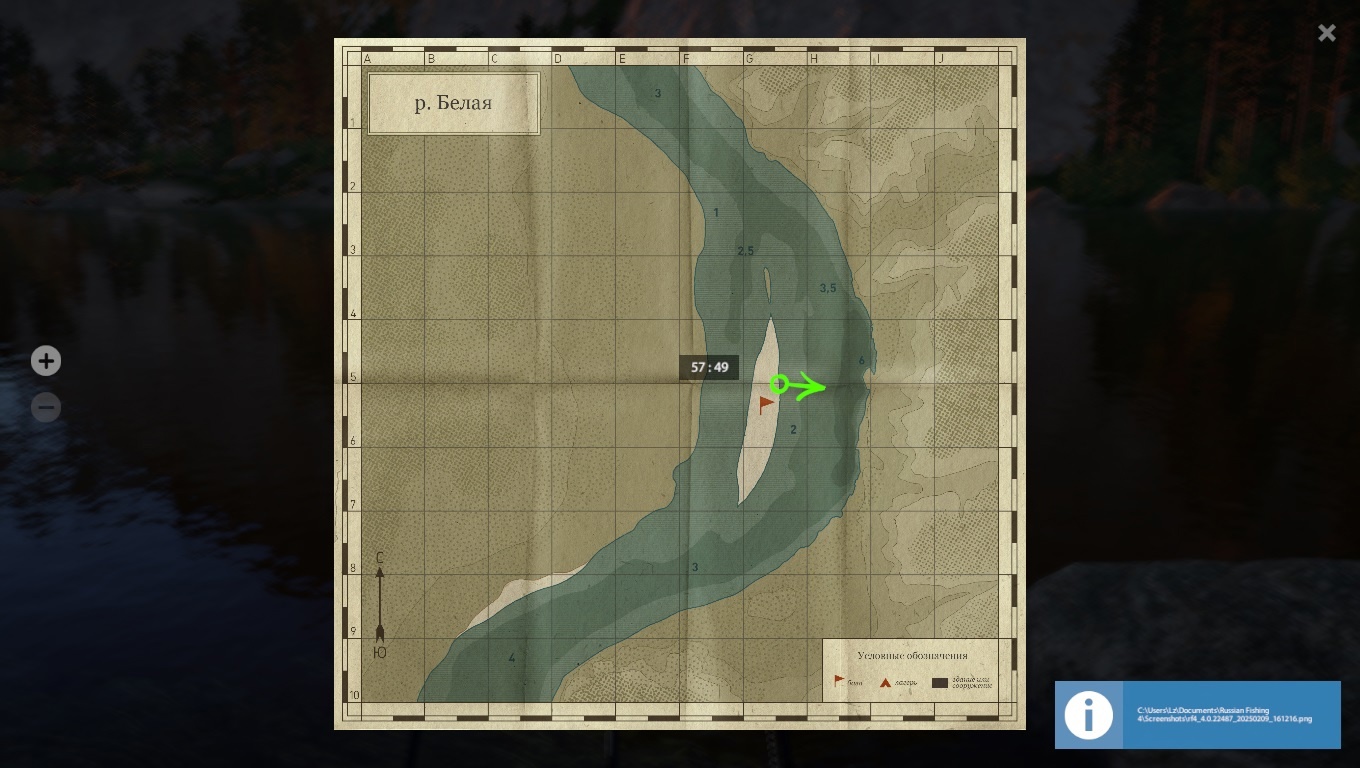Close the map with the X button
The image size is (1360, 768).
(x=1326, y=33)
